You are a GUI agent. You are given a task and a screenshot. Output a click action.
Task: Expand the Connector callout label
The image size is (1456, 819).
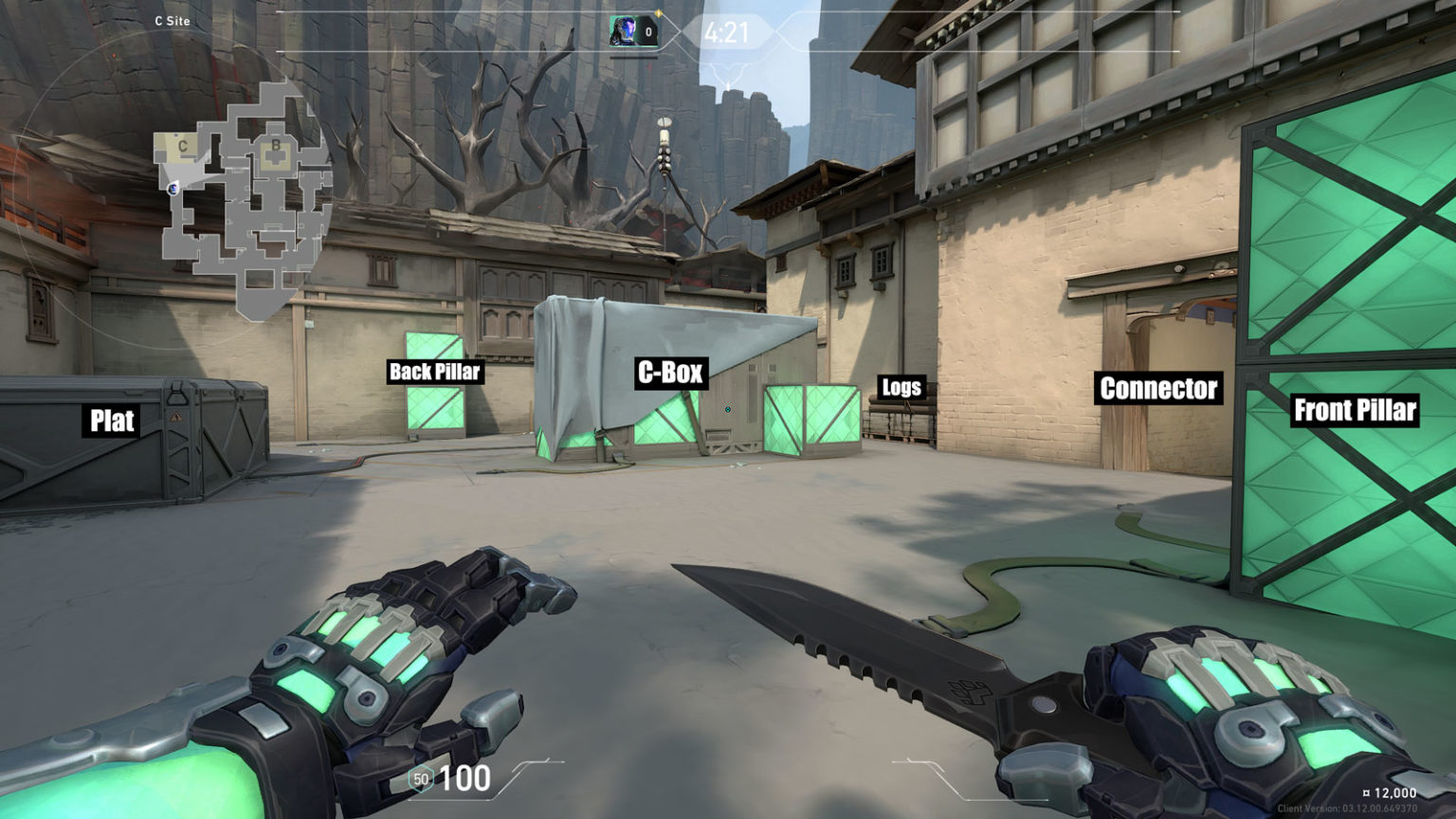pyautogui.click(x=1157, y=389)
